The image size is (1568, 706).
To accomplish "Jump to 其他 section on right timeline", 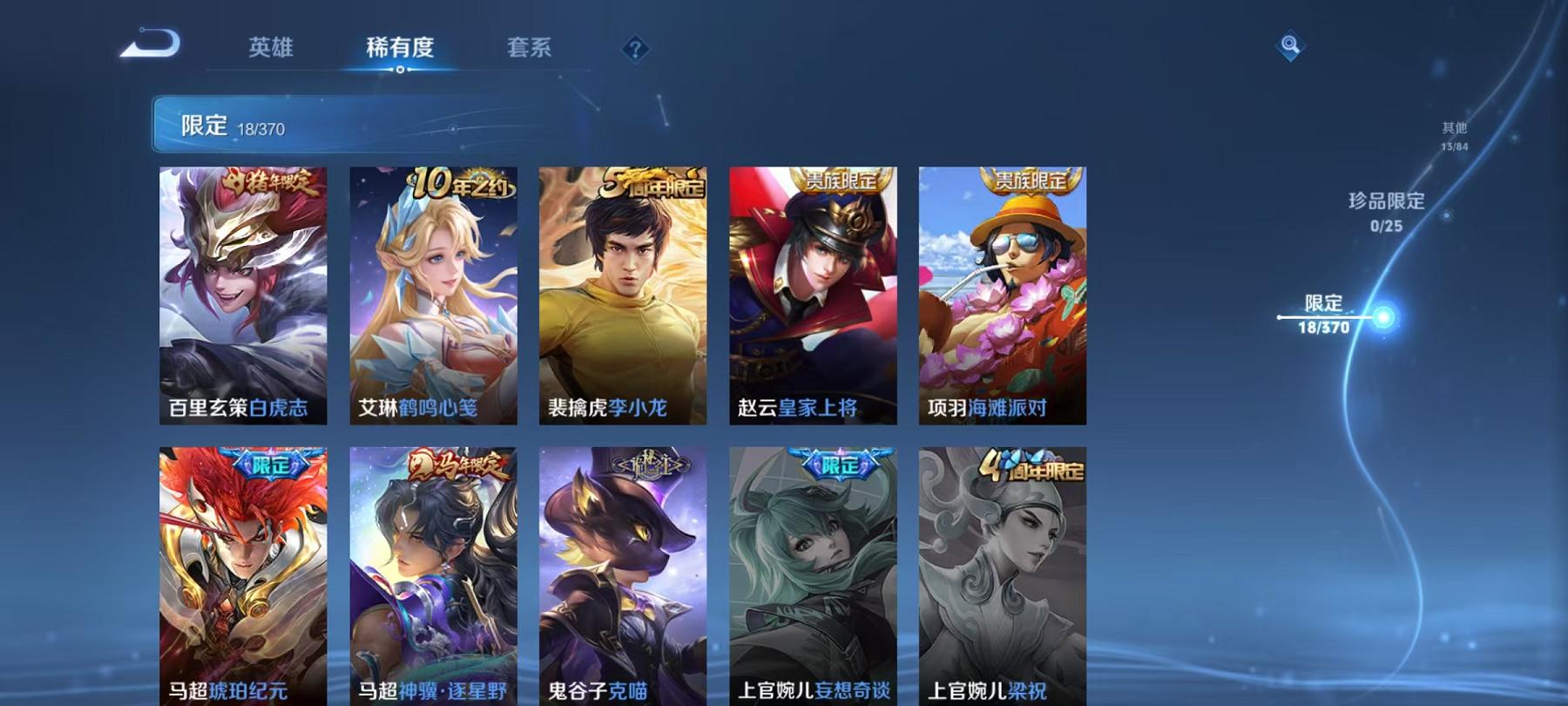I will (1451, 132).
